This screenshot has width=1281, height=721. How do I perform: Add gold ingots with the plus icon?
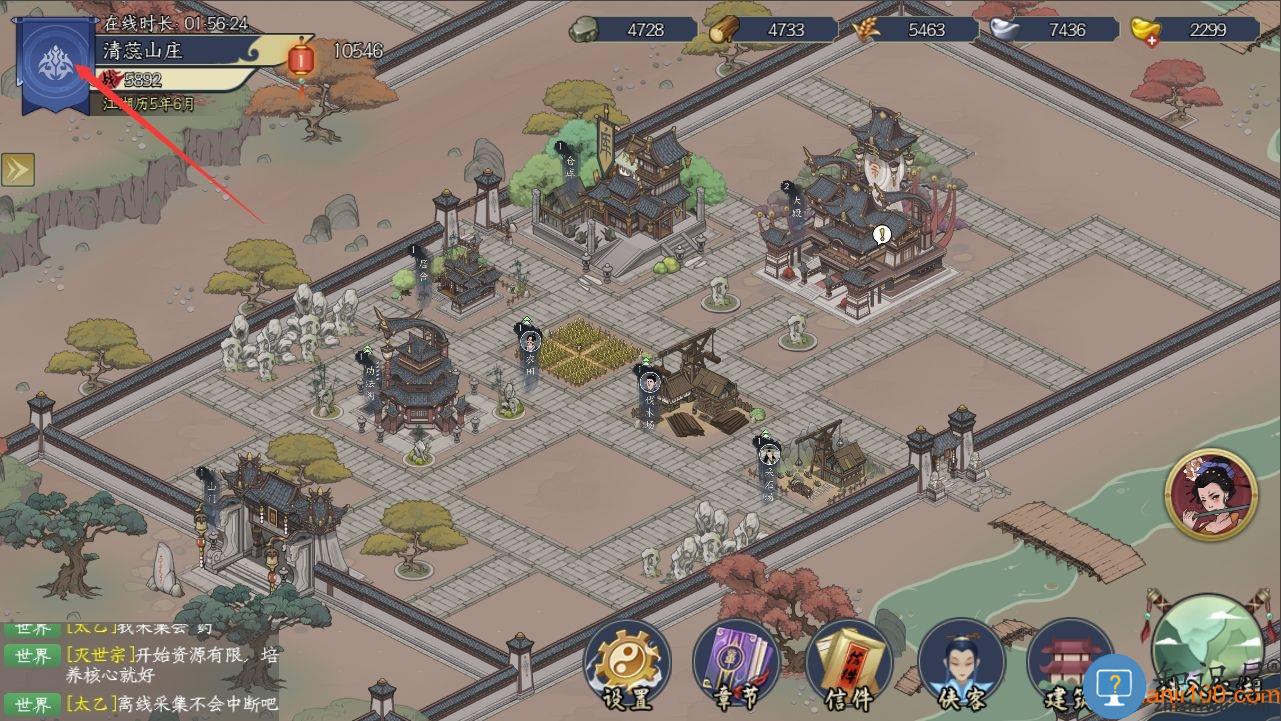[1154, 40]
